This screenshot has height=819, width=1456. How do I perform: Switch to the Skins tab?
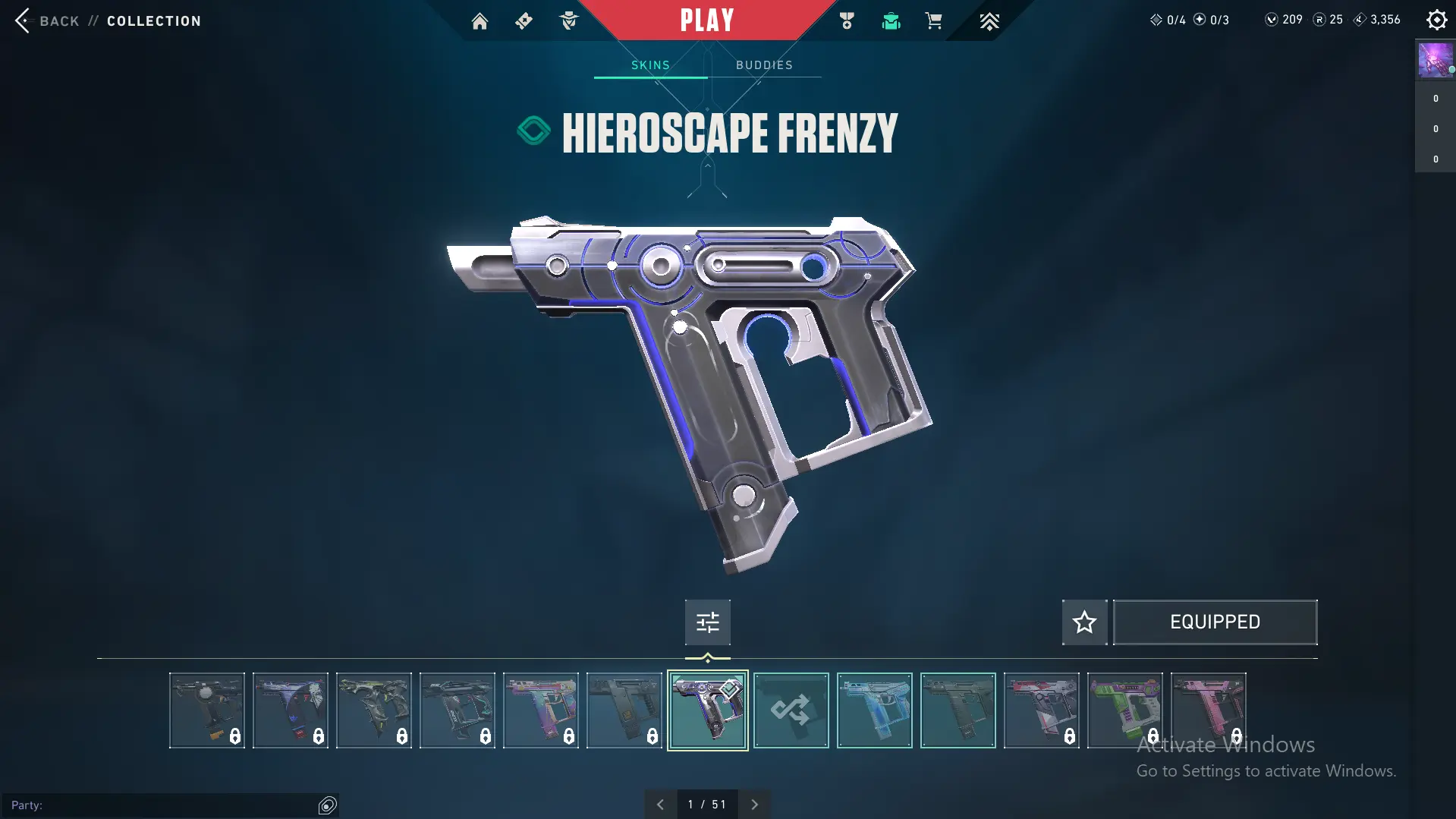(650, 65)
